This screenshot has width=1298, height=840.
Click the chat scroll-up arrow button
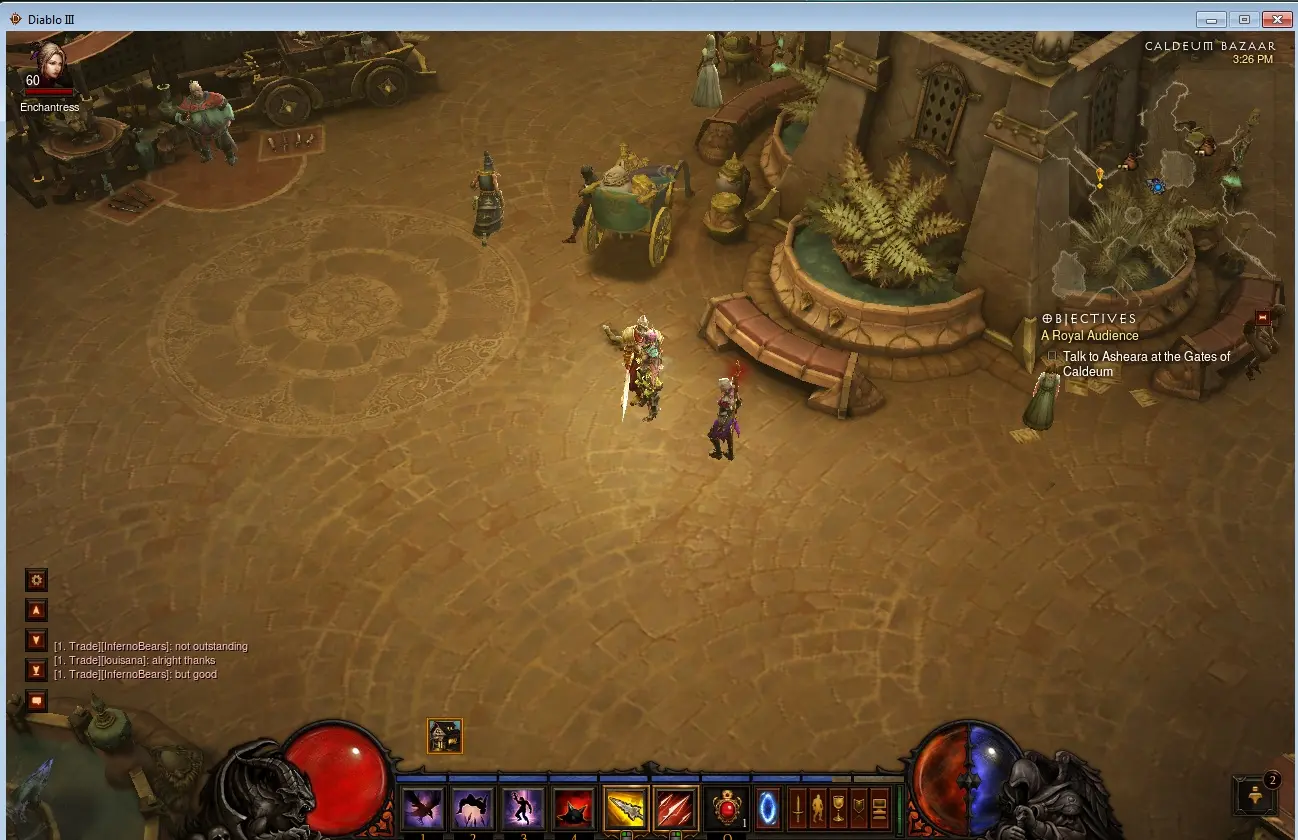[37, 610]
